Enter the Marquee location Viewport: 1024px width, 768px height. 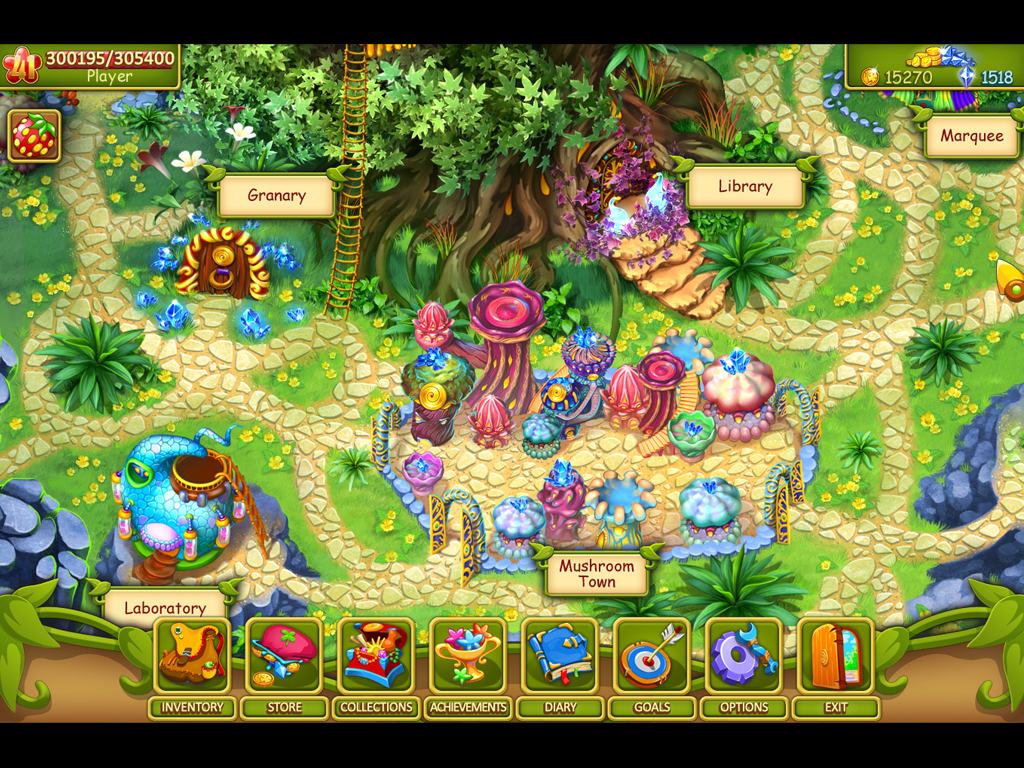[x=971, y=136]
